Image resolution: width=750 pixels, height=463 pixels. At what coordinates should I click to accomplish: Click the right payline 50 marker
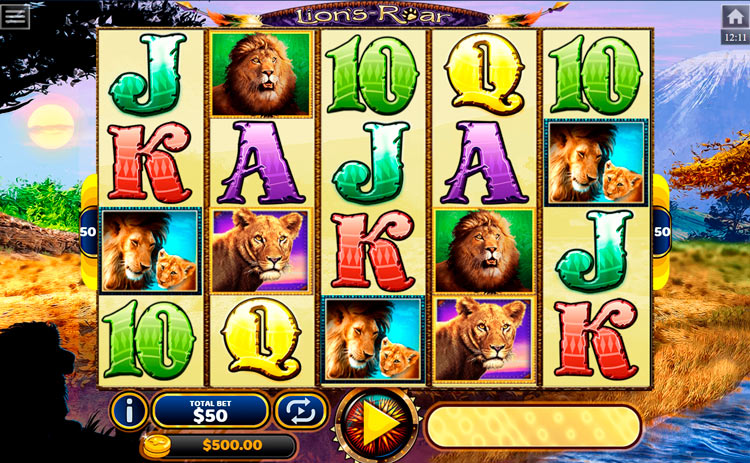(x=662, y=232)
